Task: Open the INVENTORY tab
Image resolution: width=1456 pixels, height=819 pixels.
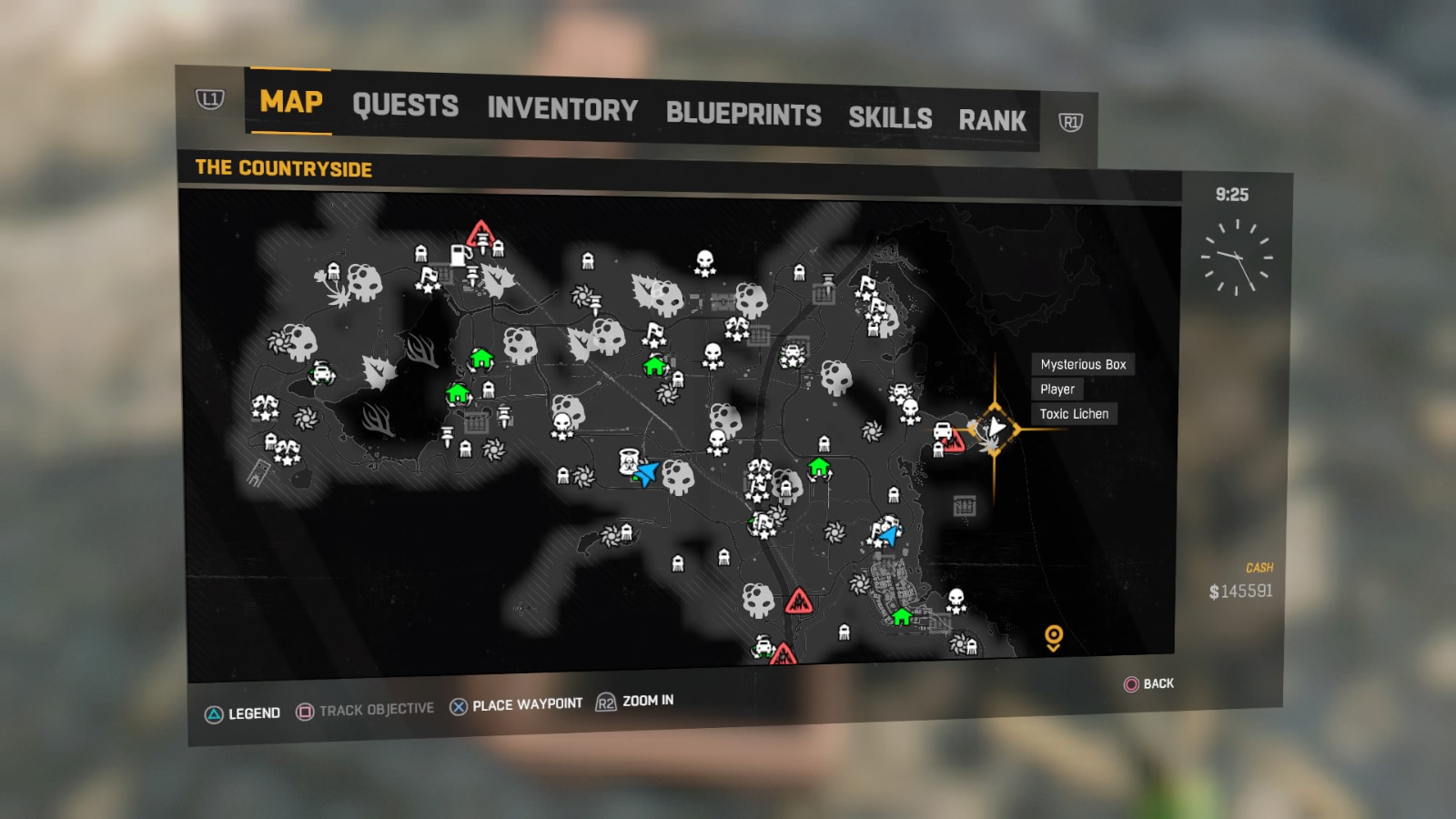Action: (x=561, y=111)
